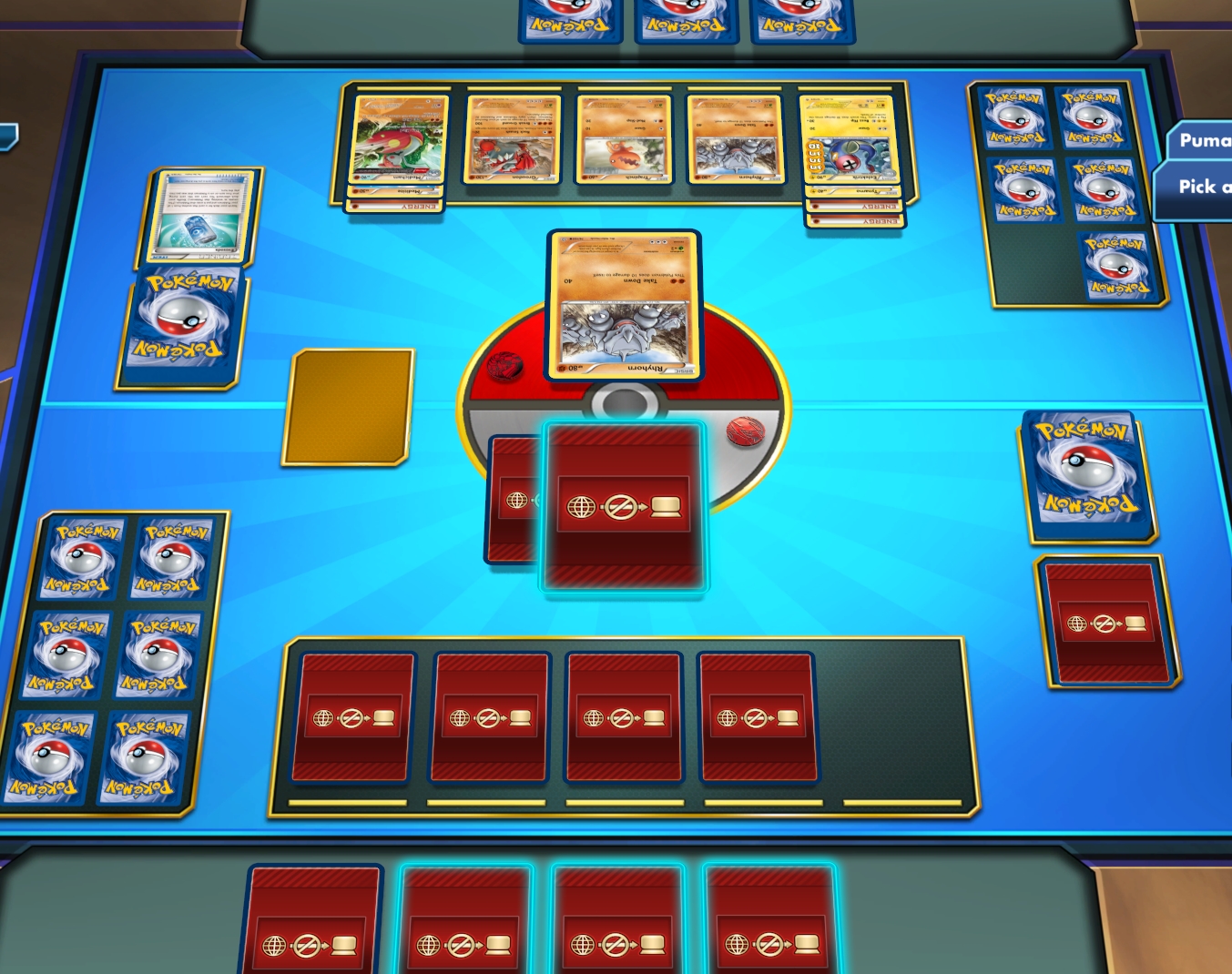
Task: Click the Pokéball coin-flip area in center
Action: click(x=623, y=401)
